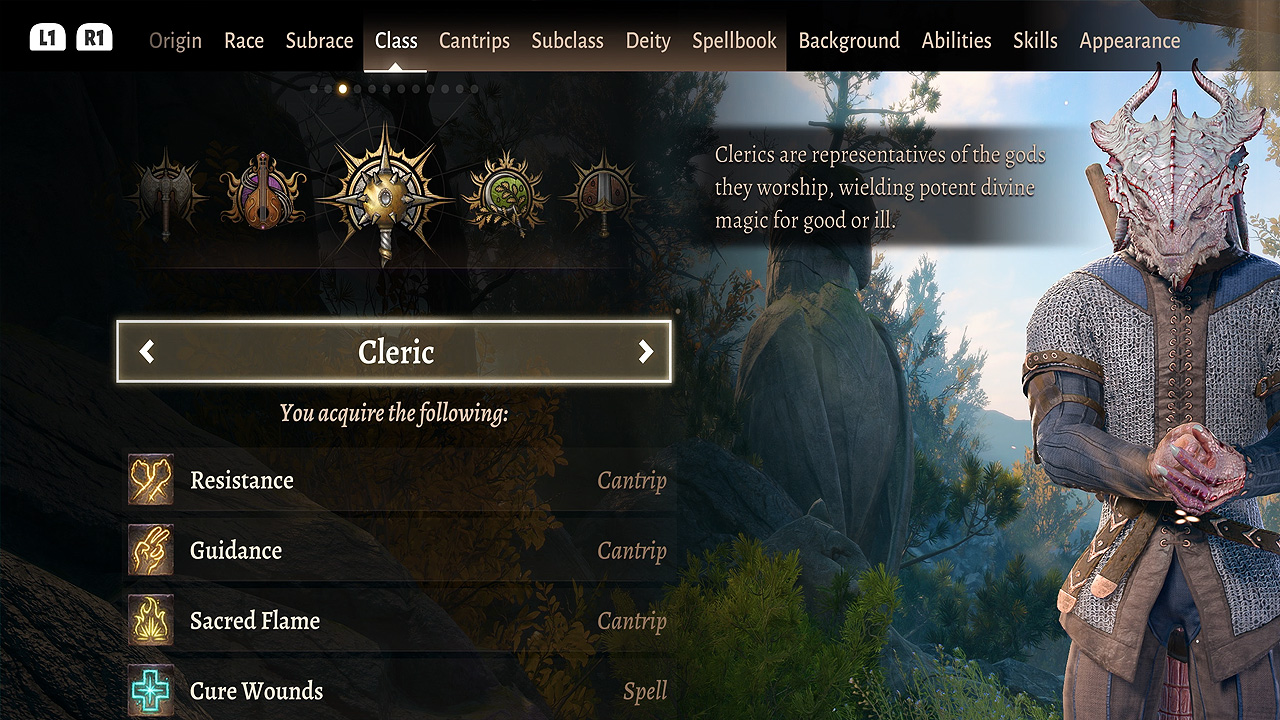
Task: Choose the Sacred Flame cantrip row
Action: [x=398, y=621]
